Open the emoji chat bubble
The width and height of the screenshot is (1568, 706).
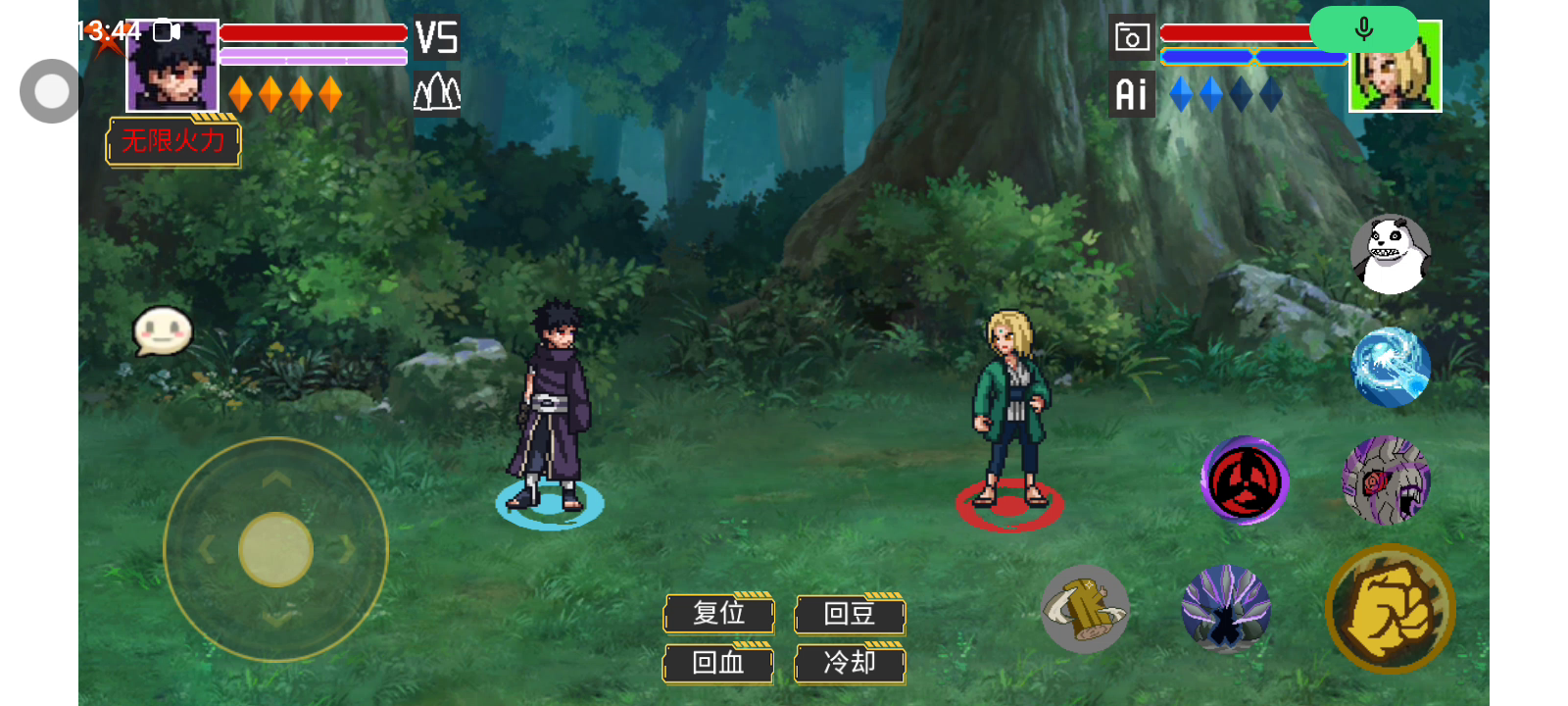click(163, 331)
